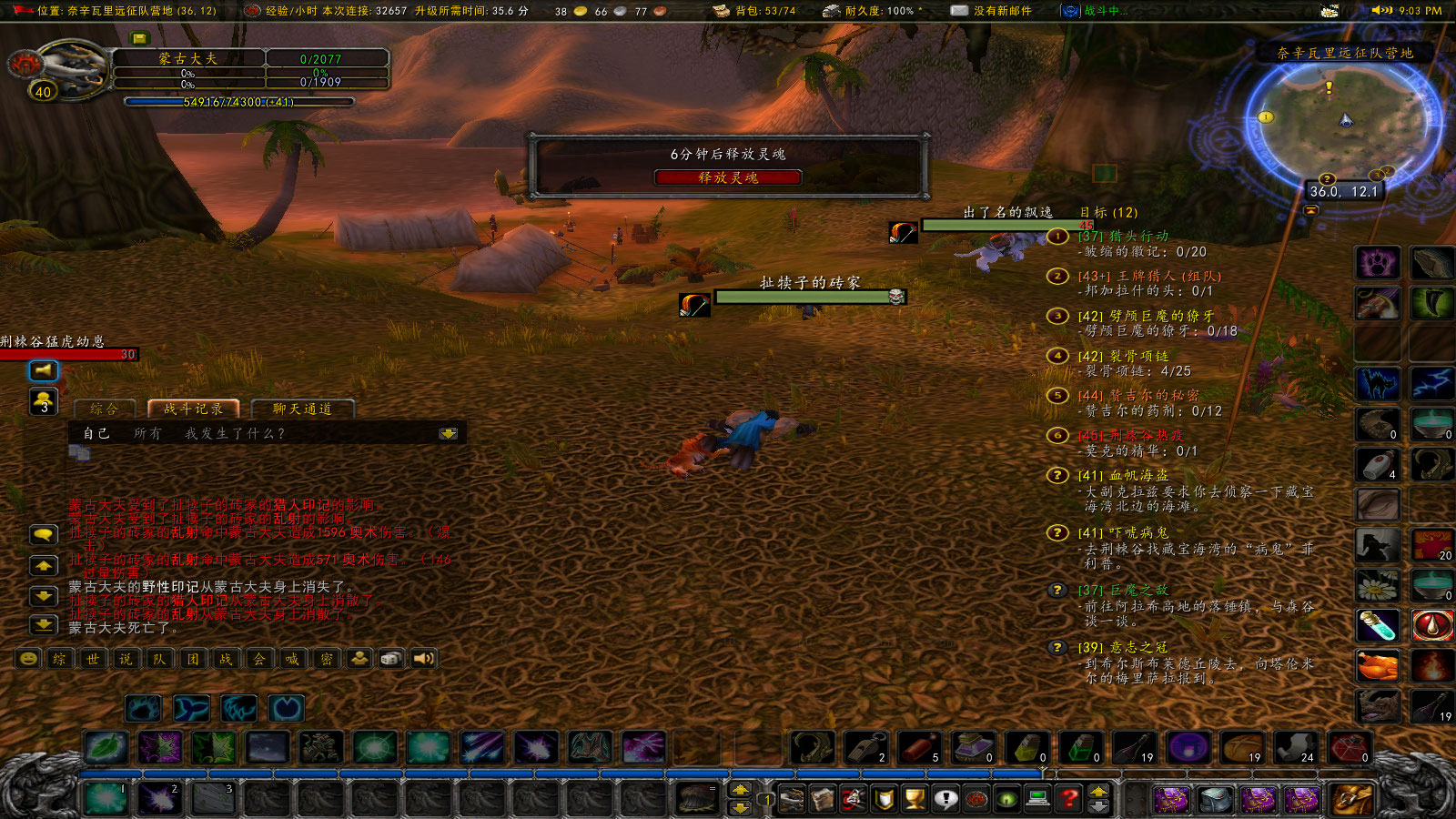1456x819 pixels.
Task: Switch to the 聊天通道 chat tab
Action: coord(300,409)
